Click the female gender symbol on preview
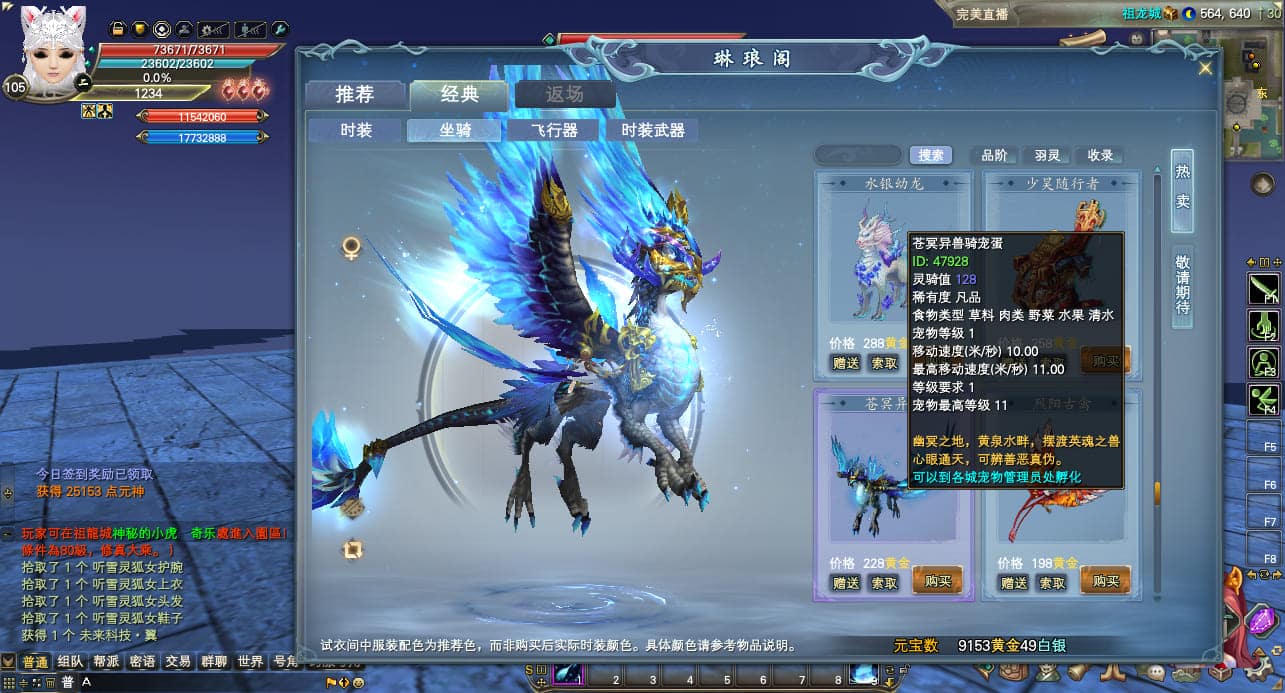 coord(351,246)
